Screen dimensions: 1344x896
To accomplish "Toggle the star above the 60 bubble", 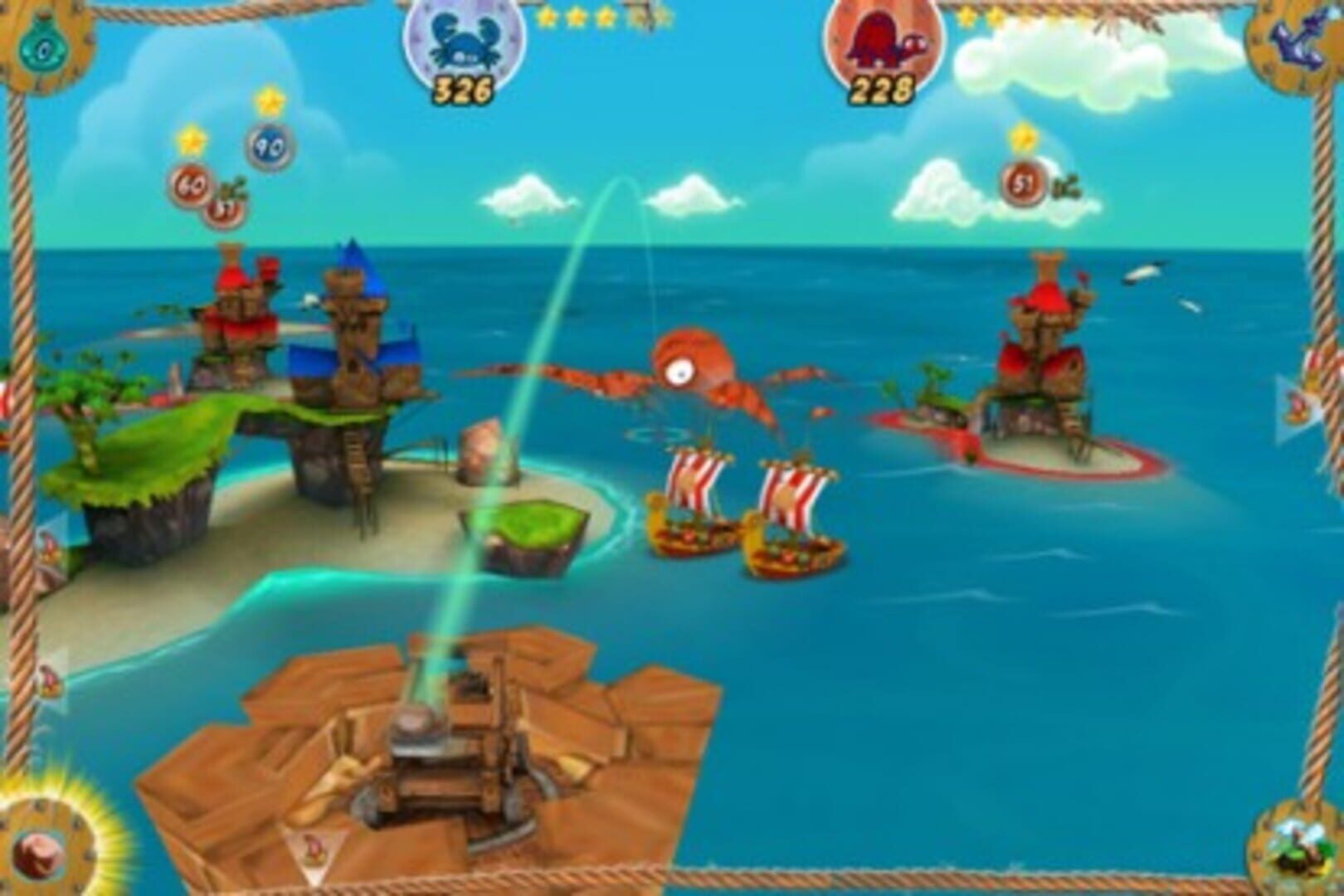I will 192,139.
